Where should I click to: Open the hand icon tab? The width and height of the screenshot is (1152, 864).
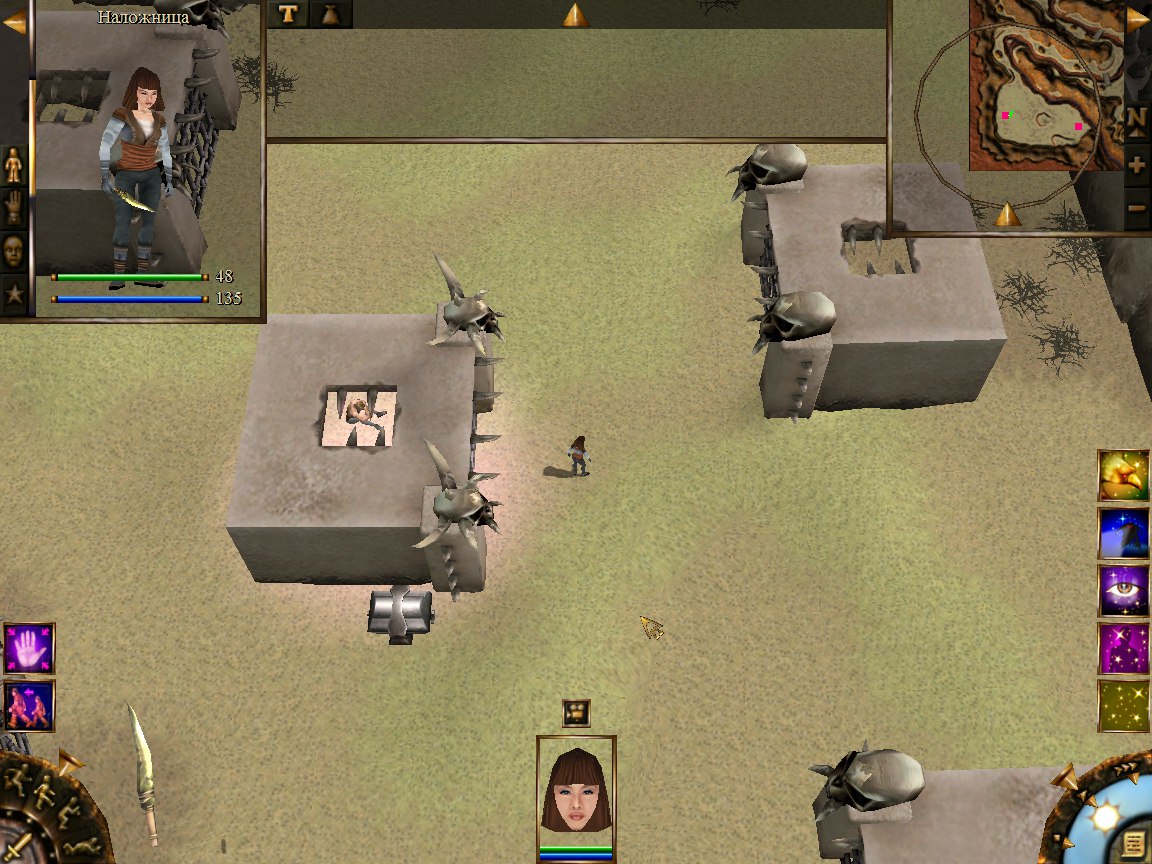coord(14,208)
